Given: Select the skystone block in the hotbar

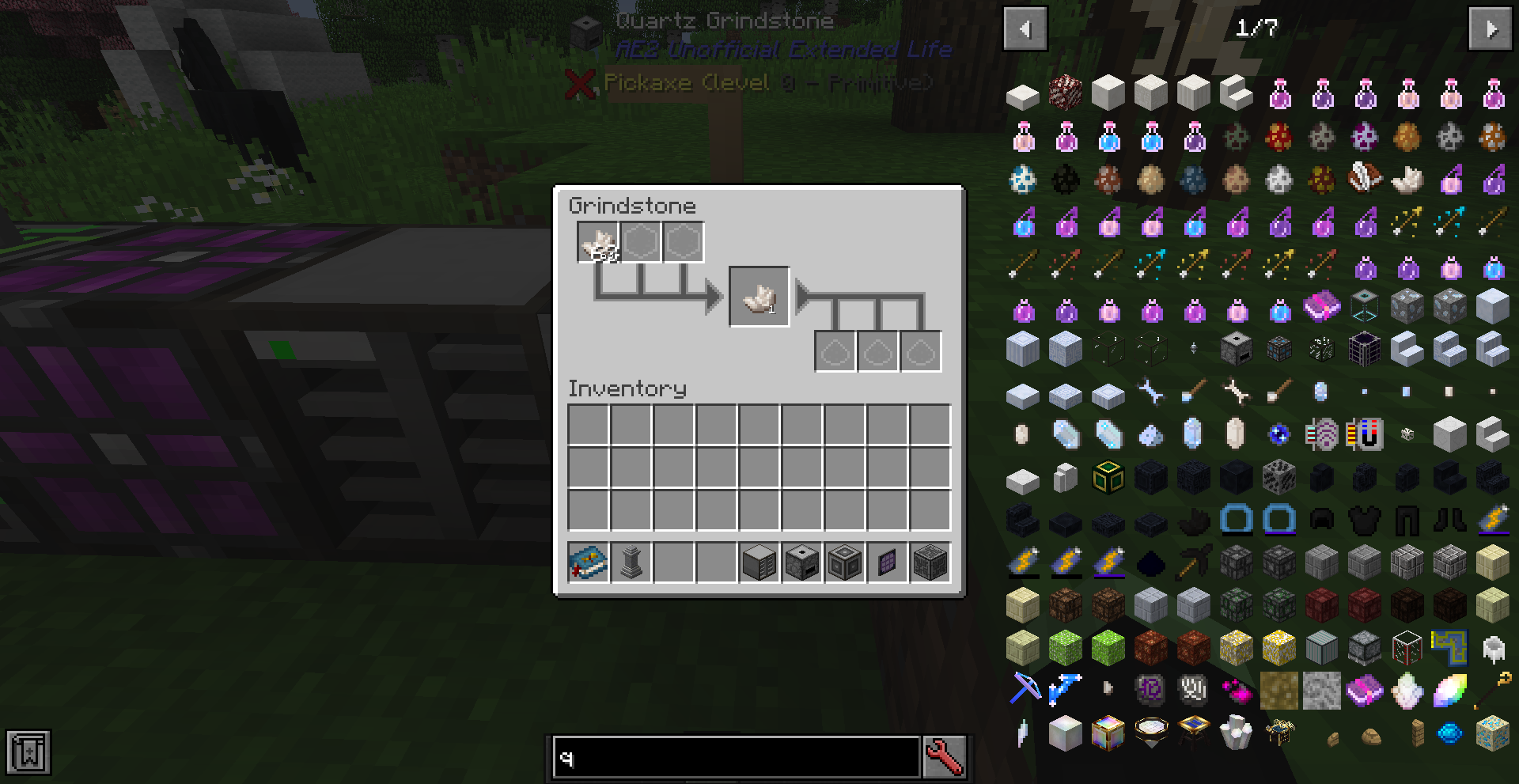Looking at the screenshot, I should point(930,562).
